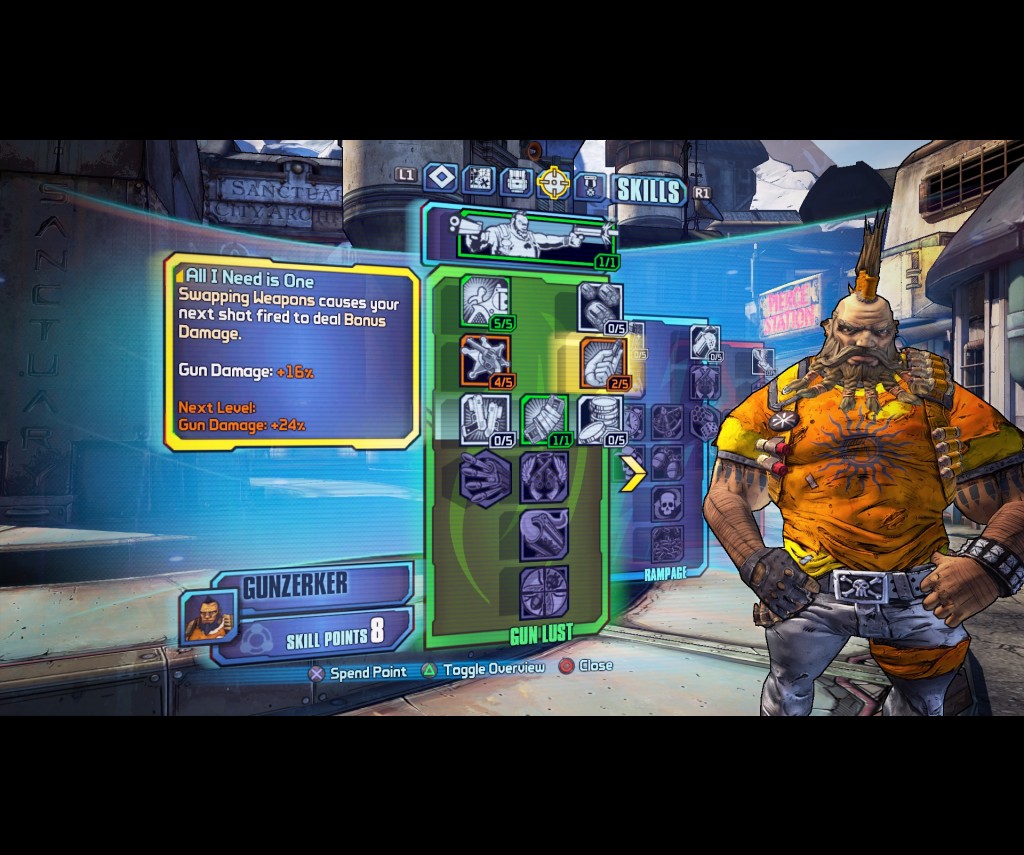Select the yellow crosshair Skills tab

tap(552, 182)
